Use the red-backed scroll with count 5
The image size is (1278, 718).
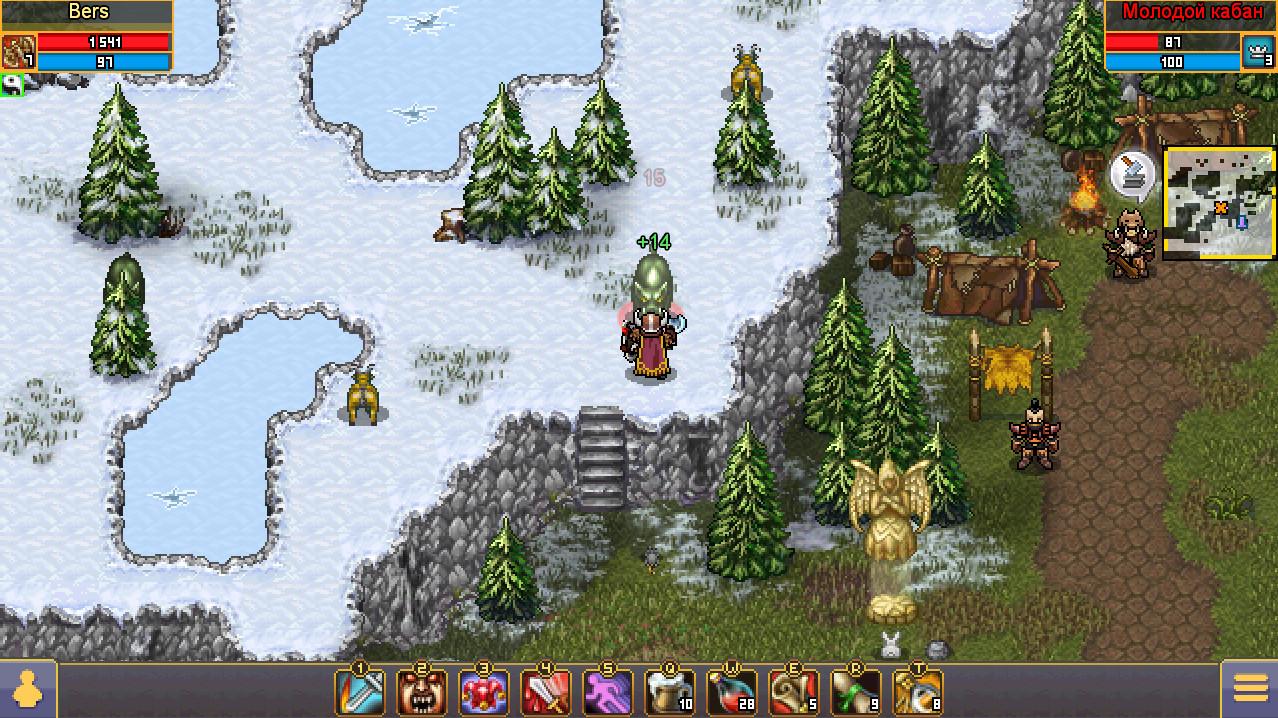(x=793, y=692)
